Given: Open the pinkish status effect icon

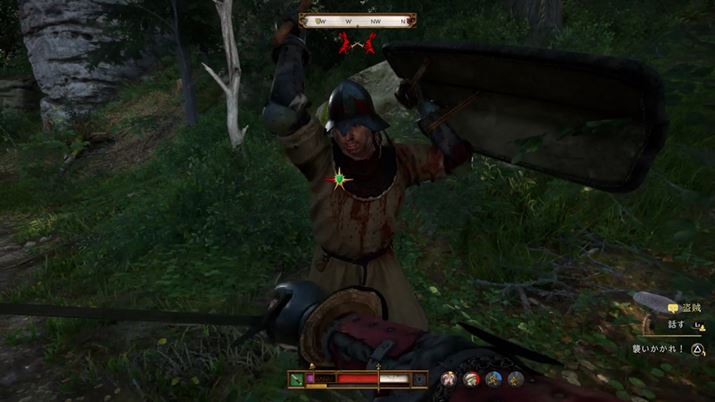Looking at the screenshot, I should 449,379.
